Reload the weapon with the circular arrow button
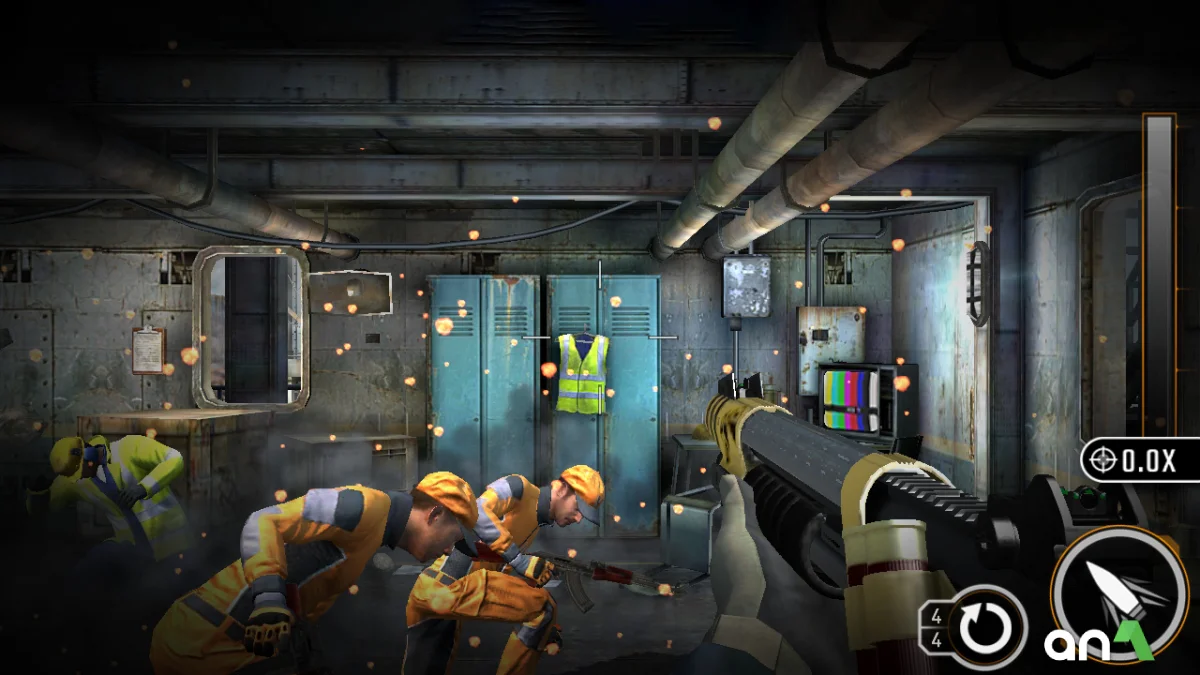1200x675 pixels. (x=988, y=626)
